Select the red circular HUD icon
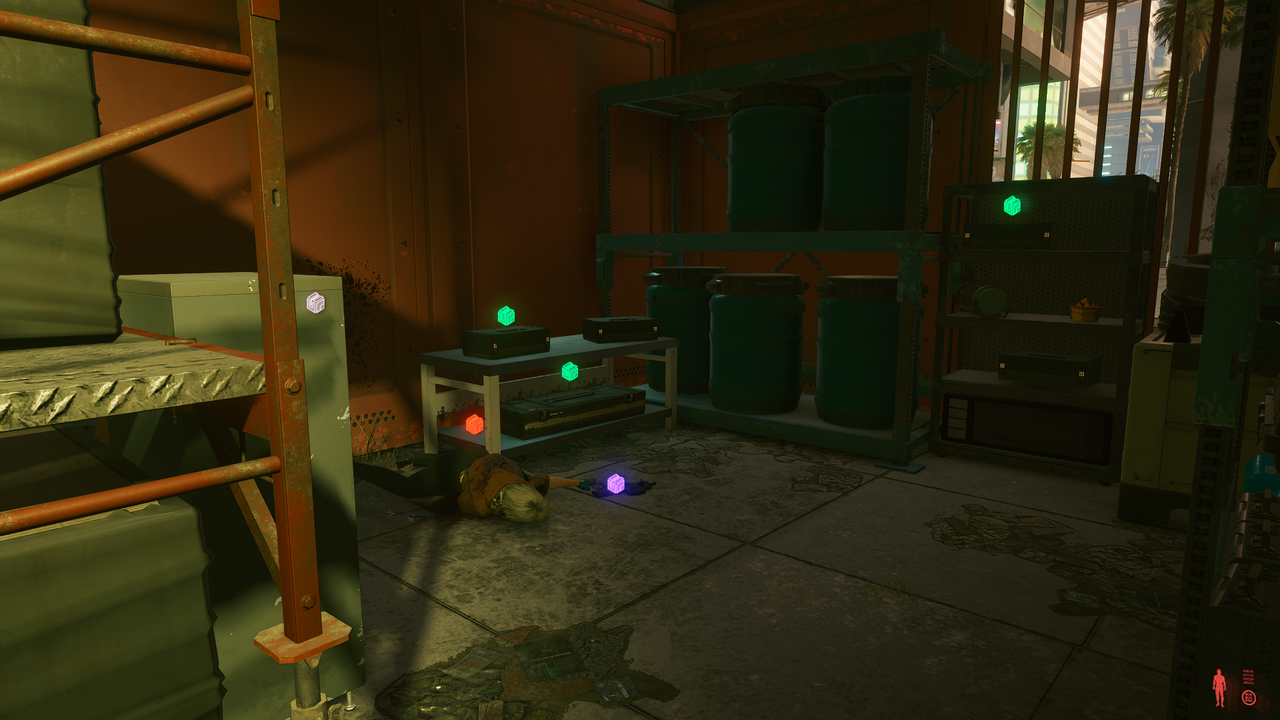Viewport: 1280px width, 720px height. click(1249, 697)
